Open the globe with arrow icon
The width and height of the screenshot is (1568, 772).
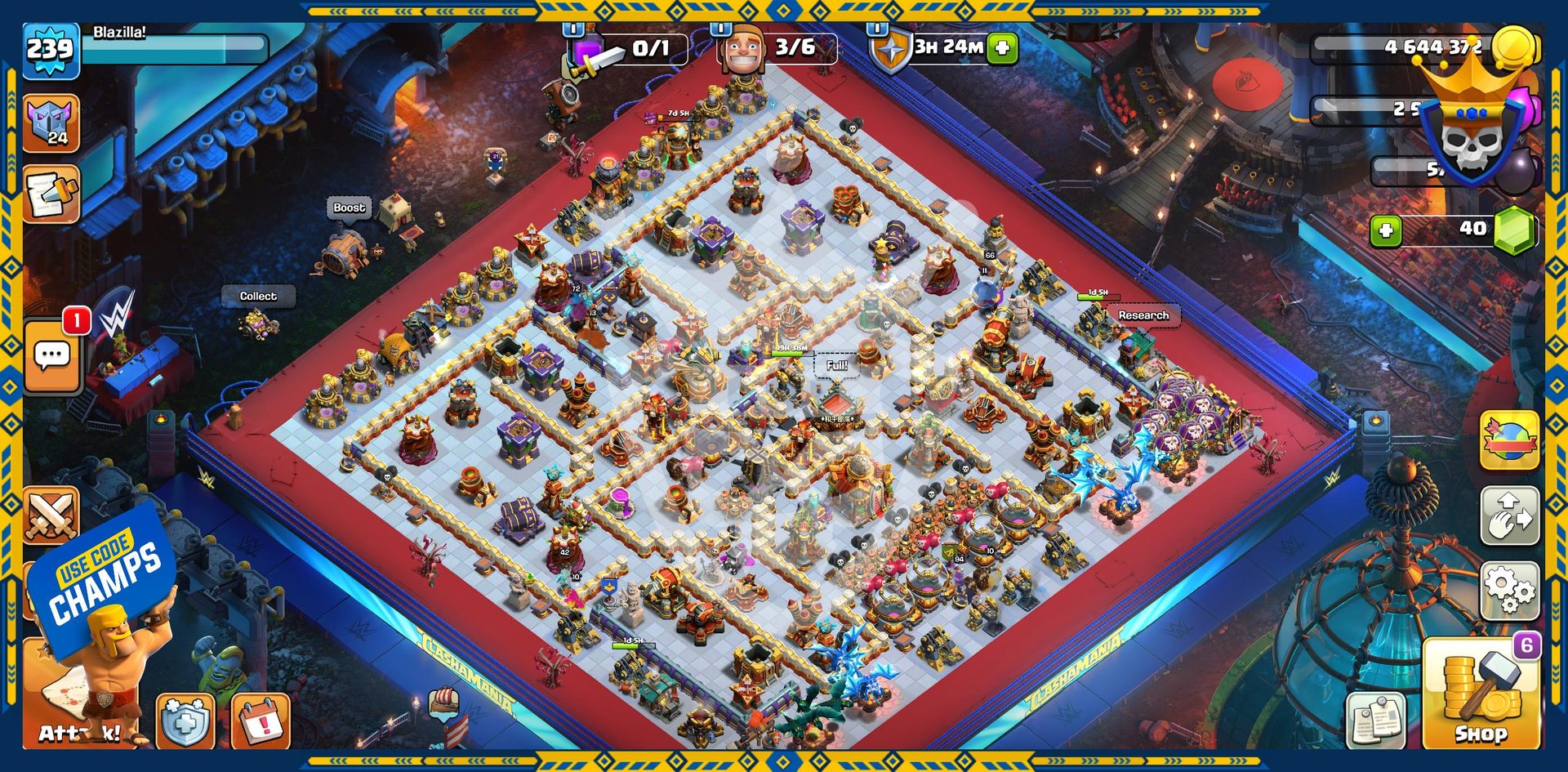point(1509,440)
